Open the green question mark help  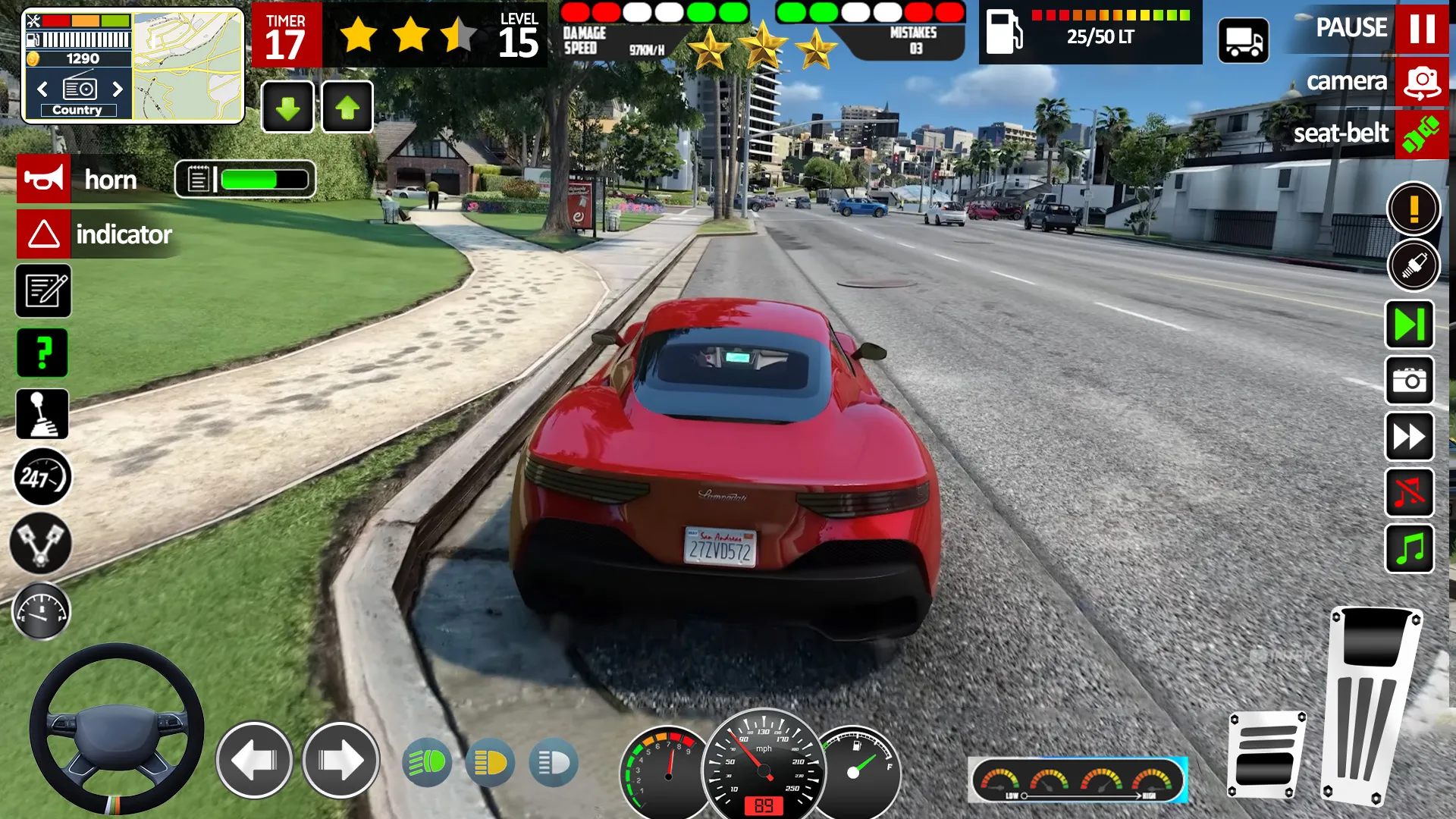pyautogui.click(x=43, y=353)
